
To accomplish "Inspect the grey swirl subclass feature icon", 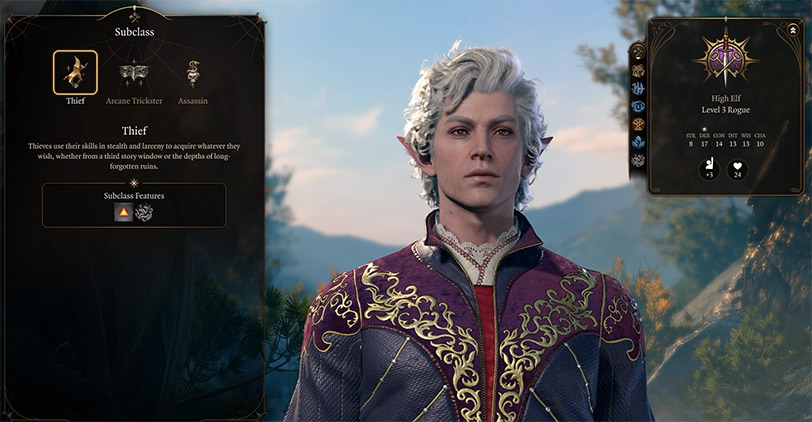I will point(144,212).
